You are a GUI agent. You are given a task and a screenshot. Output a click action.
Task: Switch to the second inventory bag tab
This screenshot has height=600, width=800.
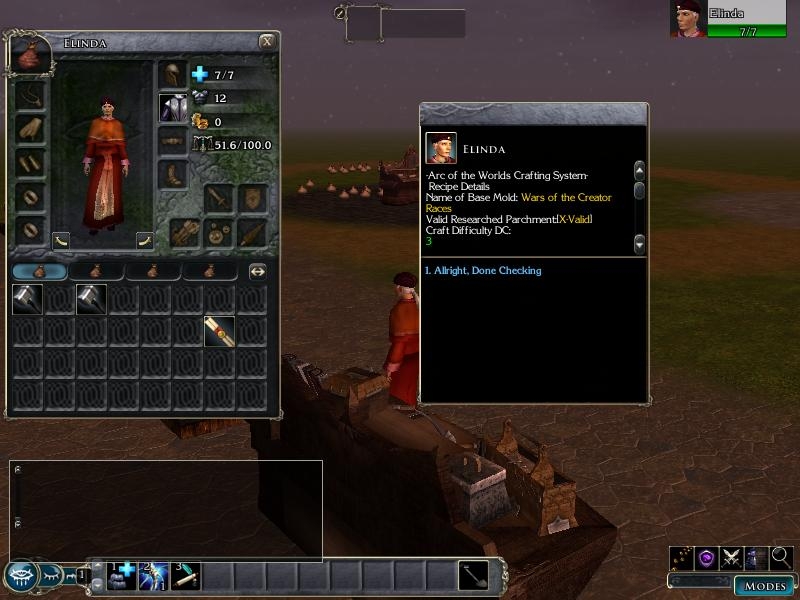95,271
